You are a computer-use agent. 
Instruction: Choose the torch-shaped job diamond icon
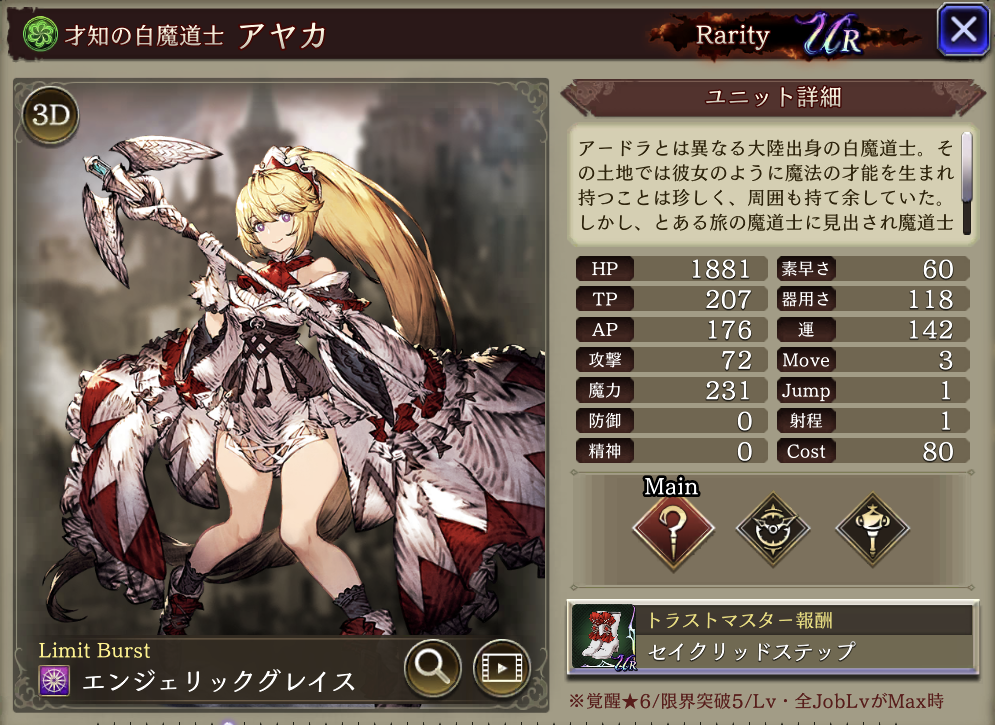872,529
